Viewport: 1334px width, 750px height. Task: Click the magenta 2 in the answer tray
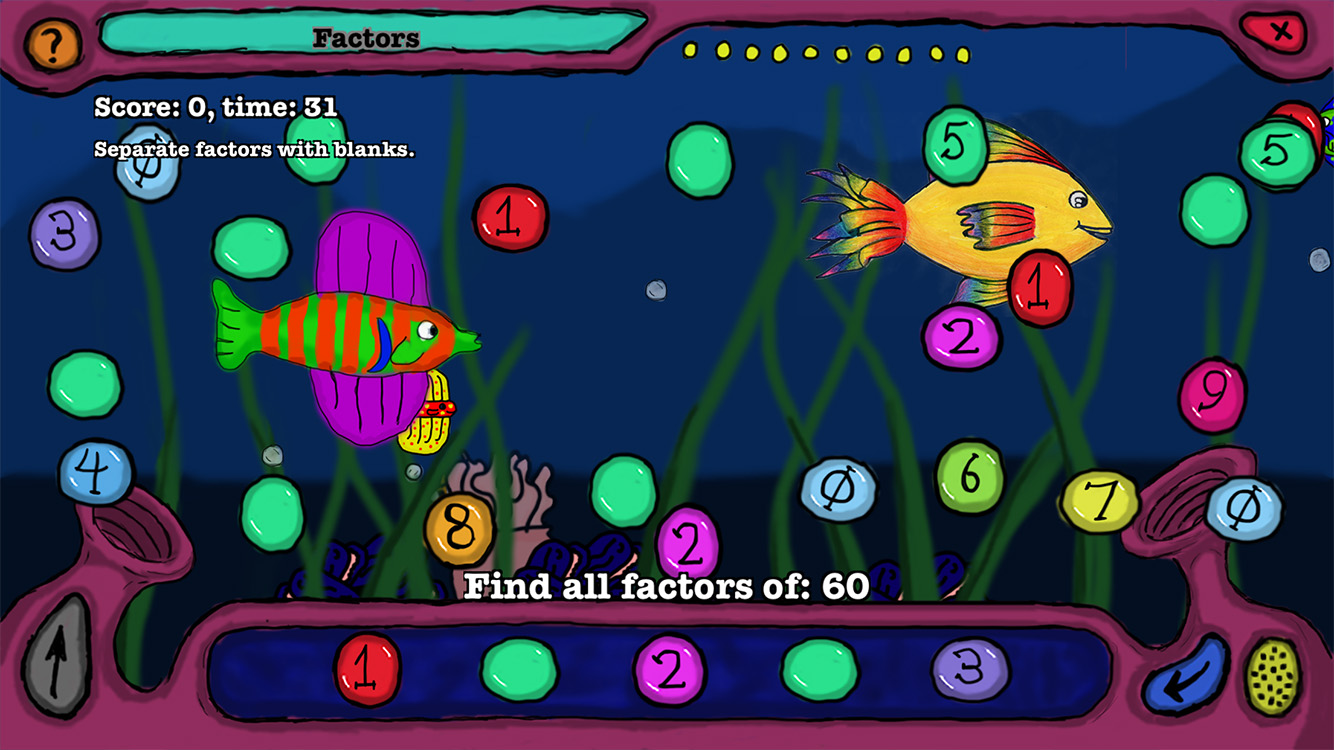[669, 669]
